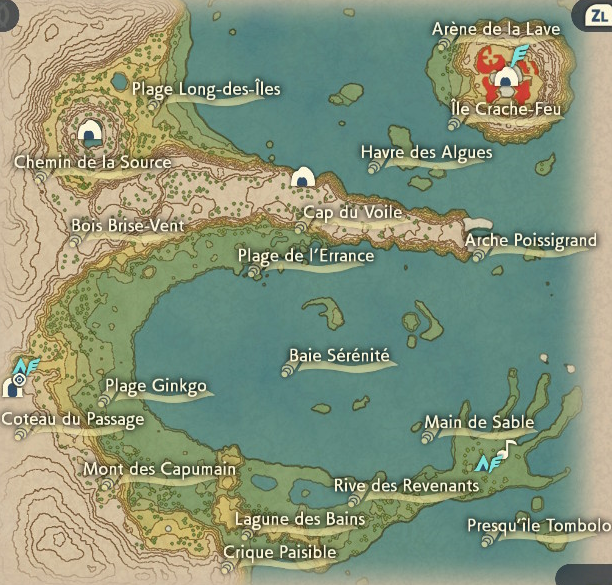Select the blue tent marker below Main de Sable
The height and width of the screenshot is (585, 612).
(x=489, y=463)
